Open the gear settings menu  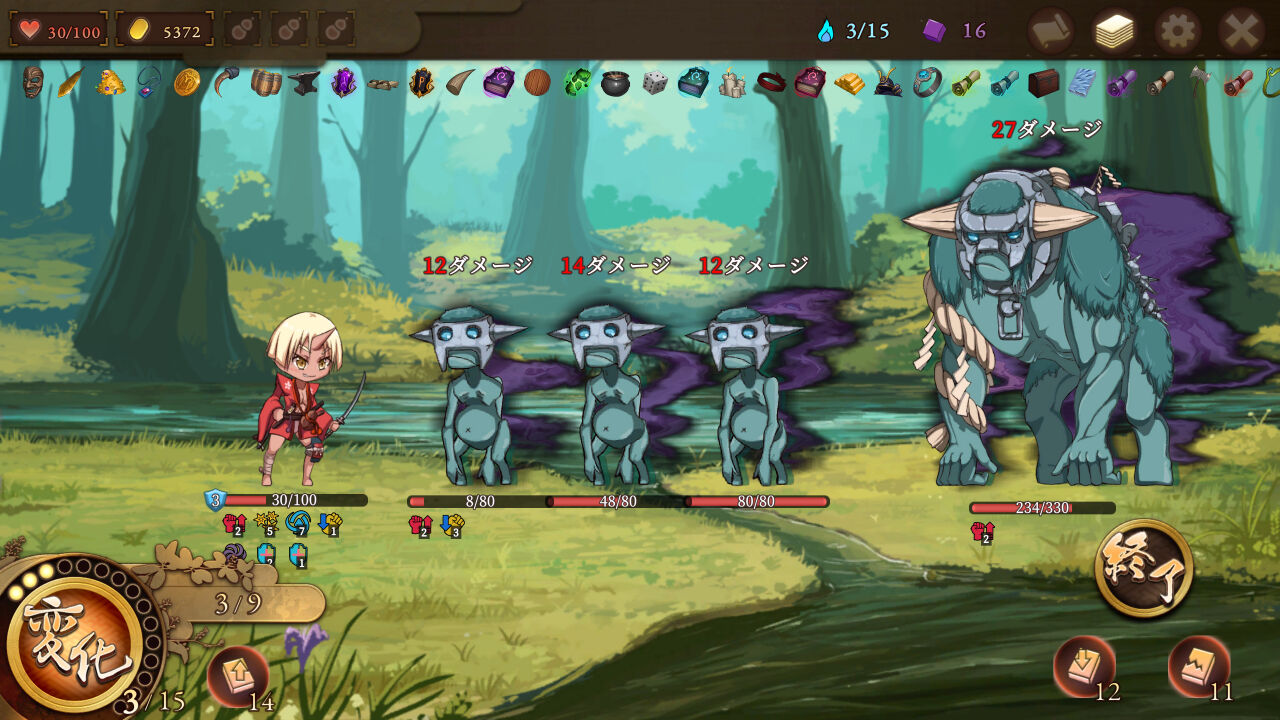(1177, 31)
